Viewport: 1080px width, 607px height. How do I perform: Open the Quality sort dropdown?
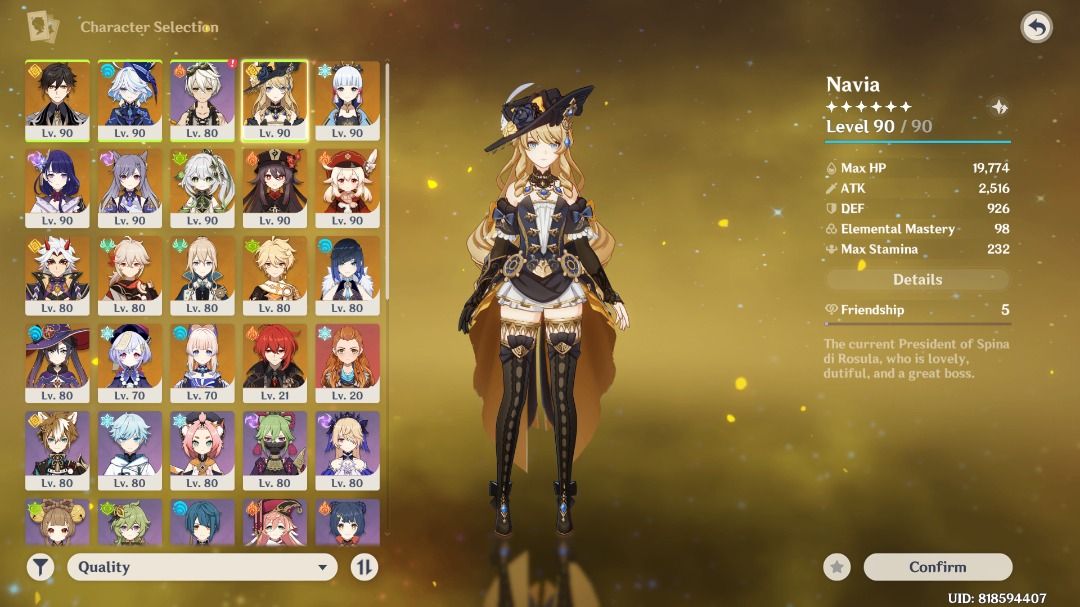pyautogui.click(x=201, y=567)
